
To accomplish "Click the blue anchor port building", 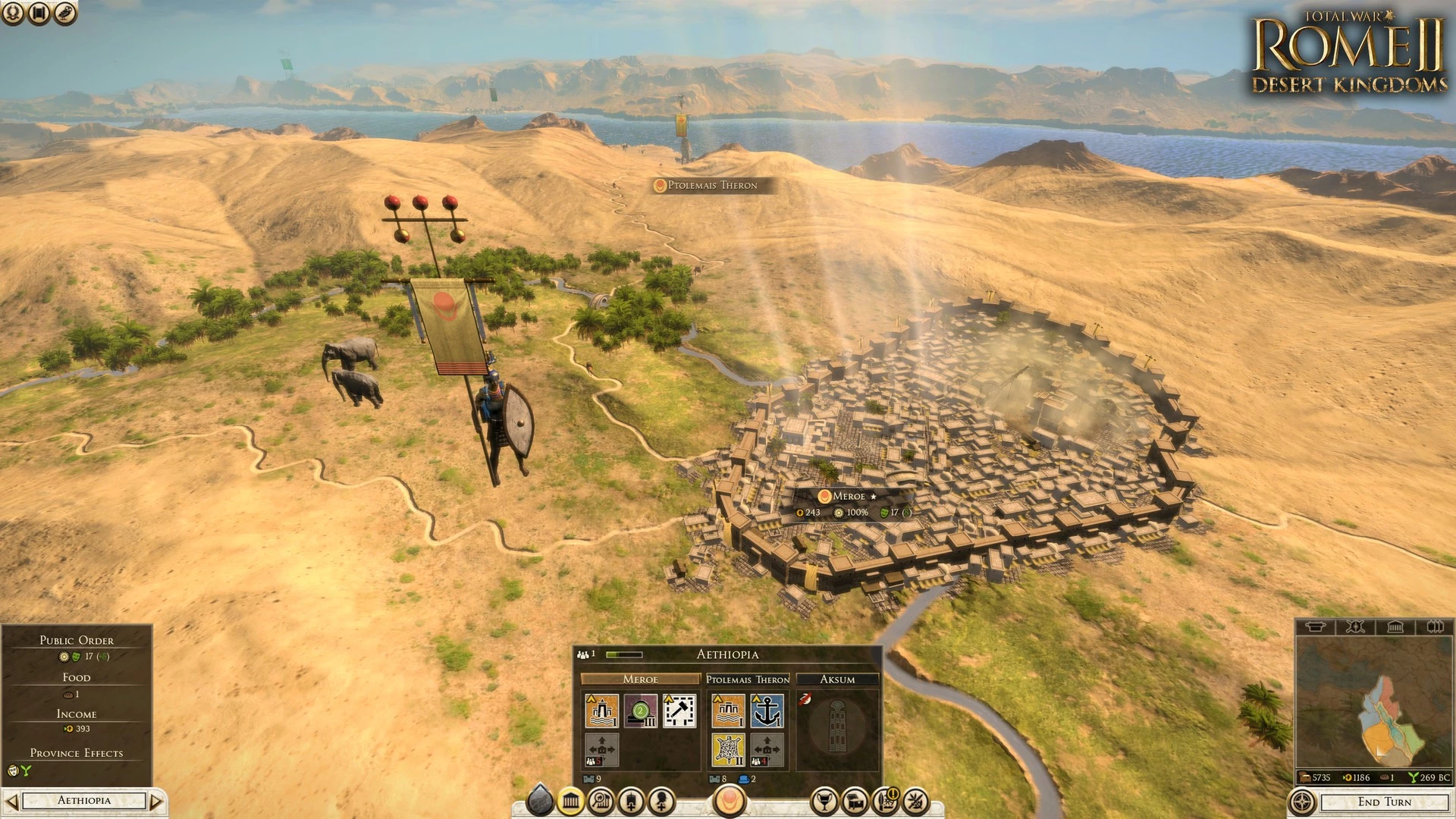I will (767, 711).
